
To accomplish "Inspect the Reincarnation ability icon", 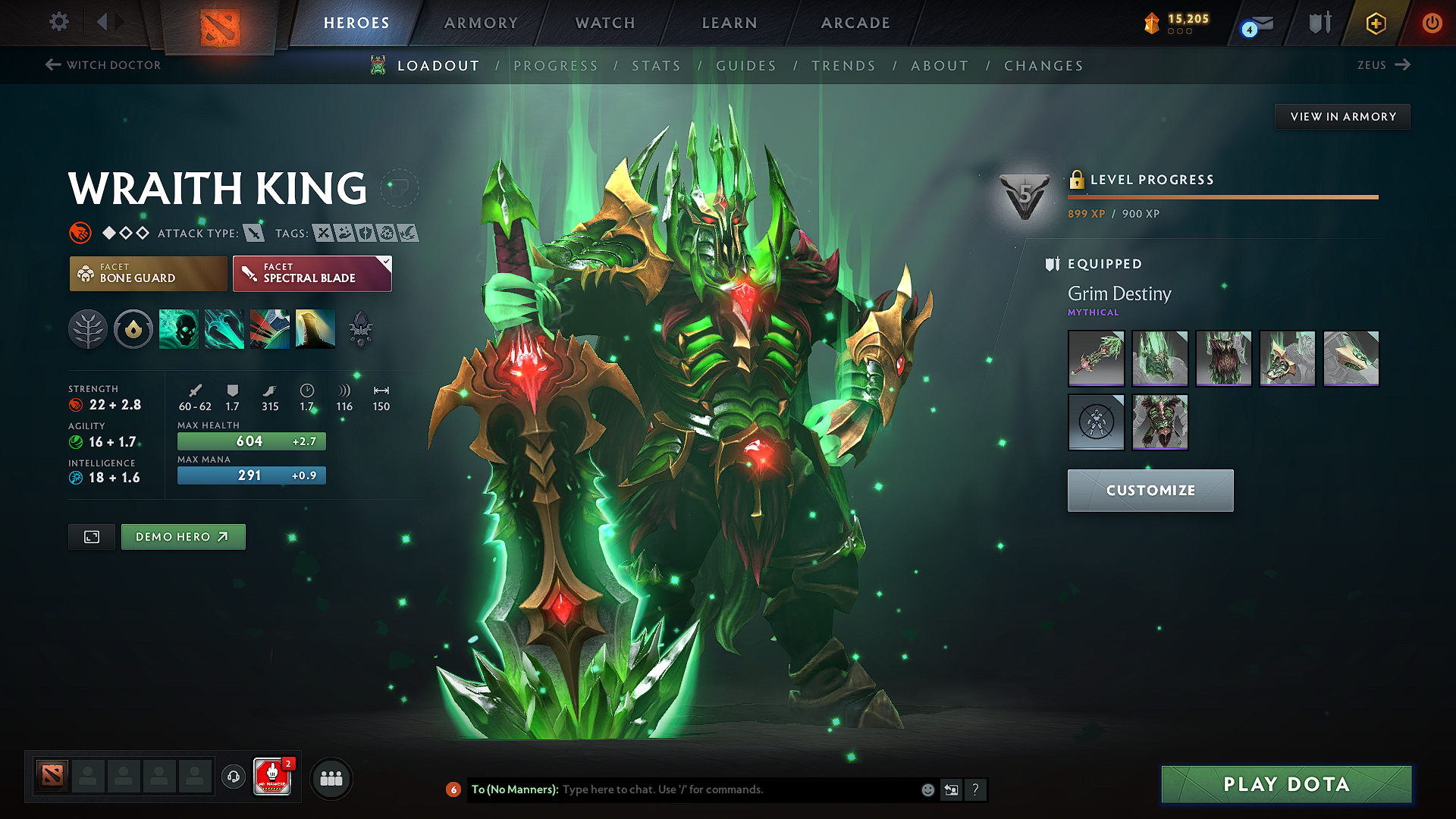I will [x=315, y=328].
